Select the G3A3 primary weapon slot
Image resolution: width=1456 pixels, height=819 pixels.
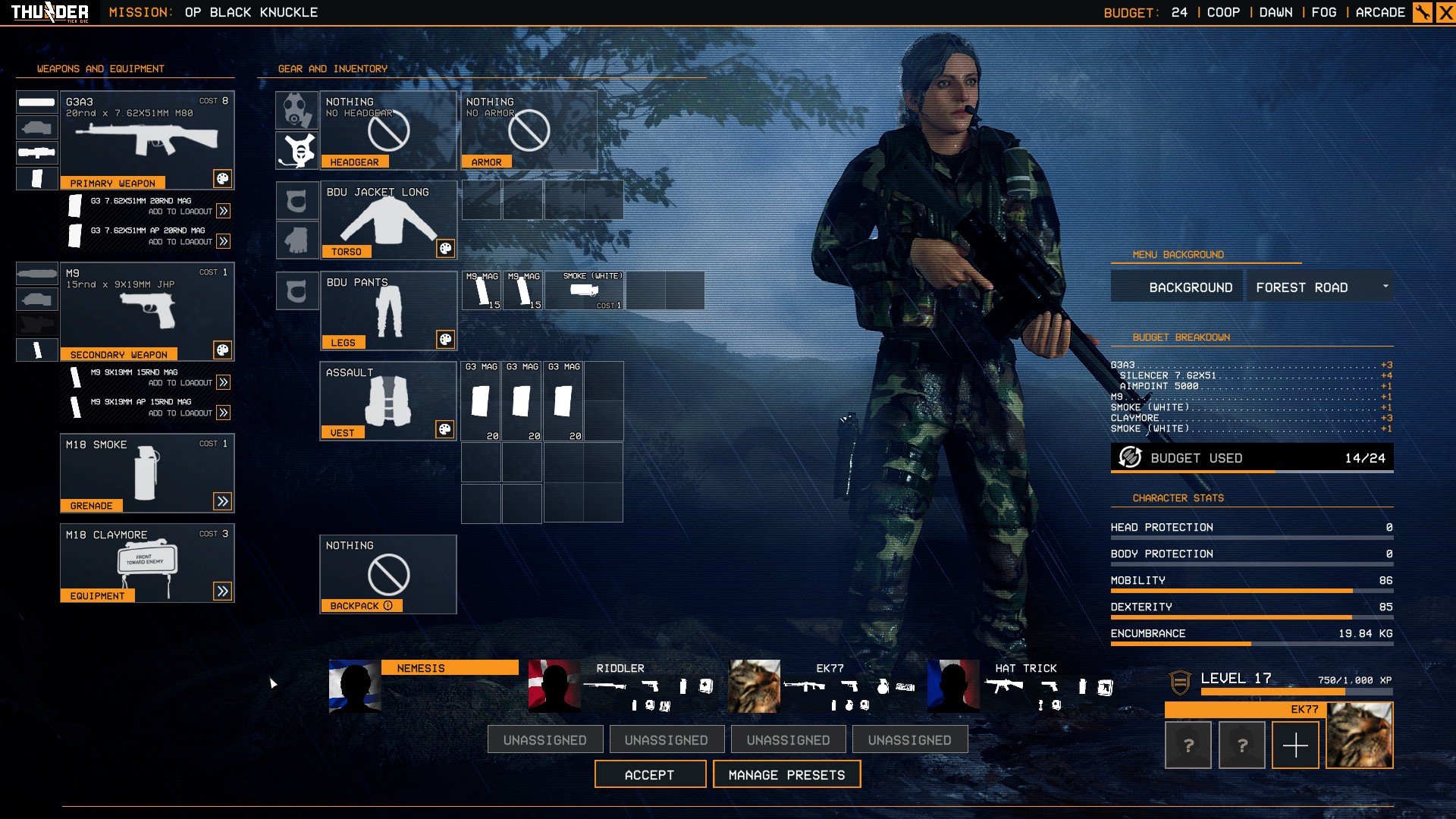coord(146,140)
